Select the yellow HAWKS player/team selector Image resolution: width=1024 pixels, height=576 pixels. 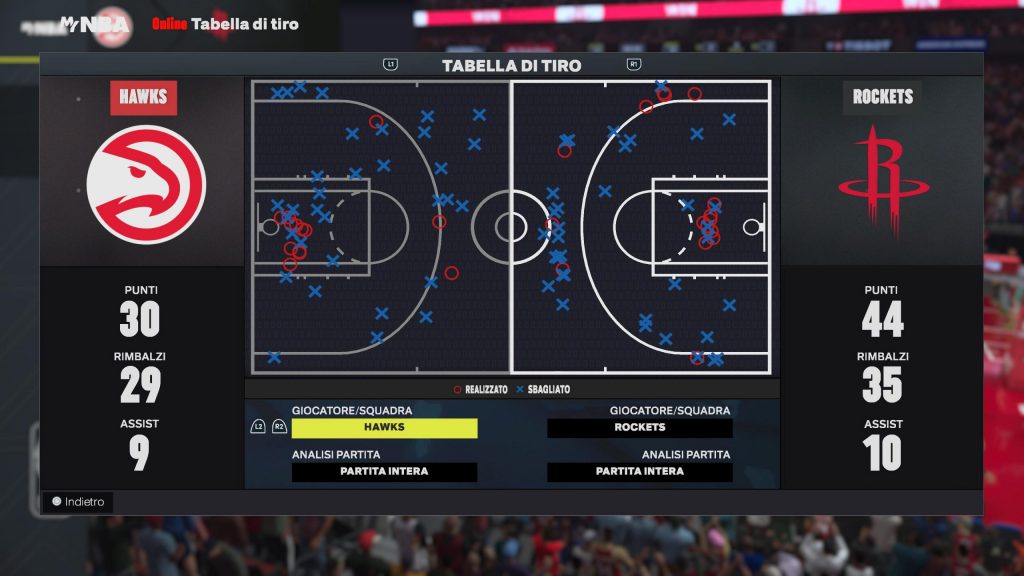point(384,428)
